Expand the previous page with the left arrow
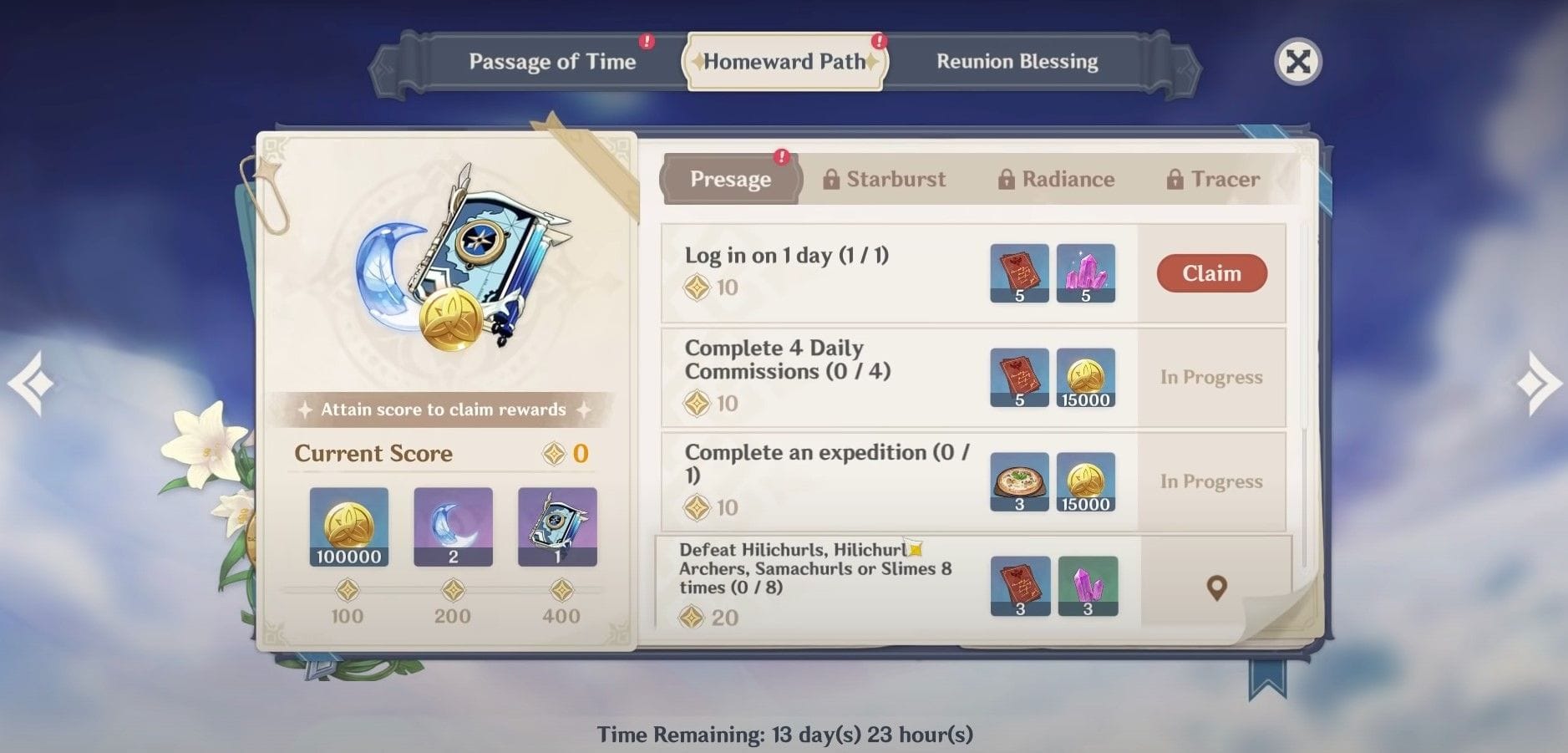The width and height of the screenshot is (1568, 753). (x=31, y=382)
